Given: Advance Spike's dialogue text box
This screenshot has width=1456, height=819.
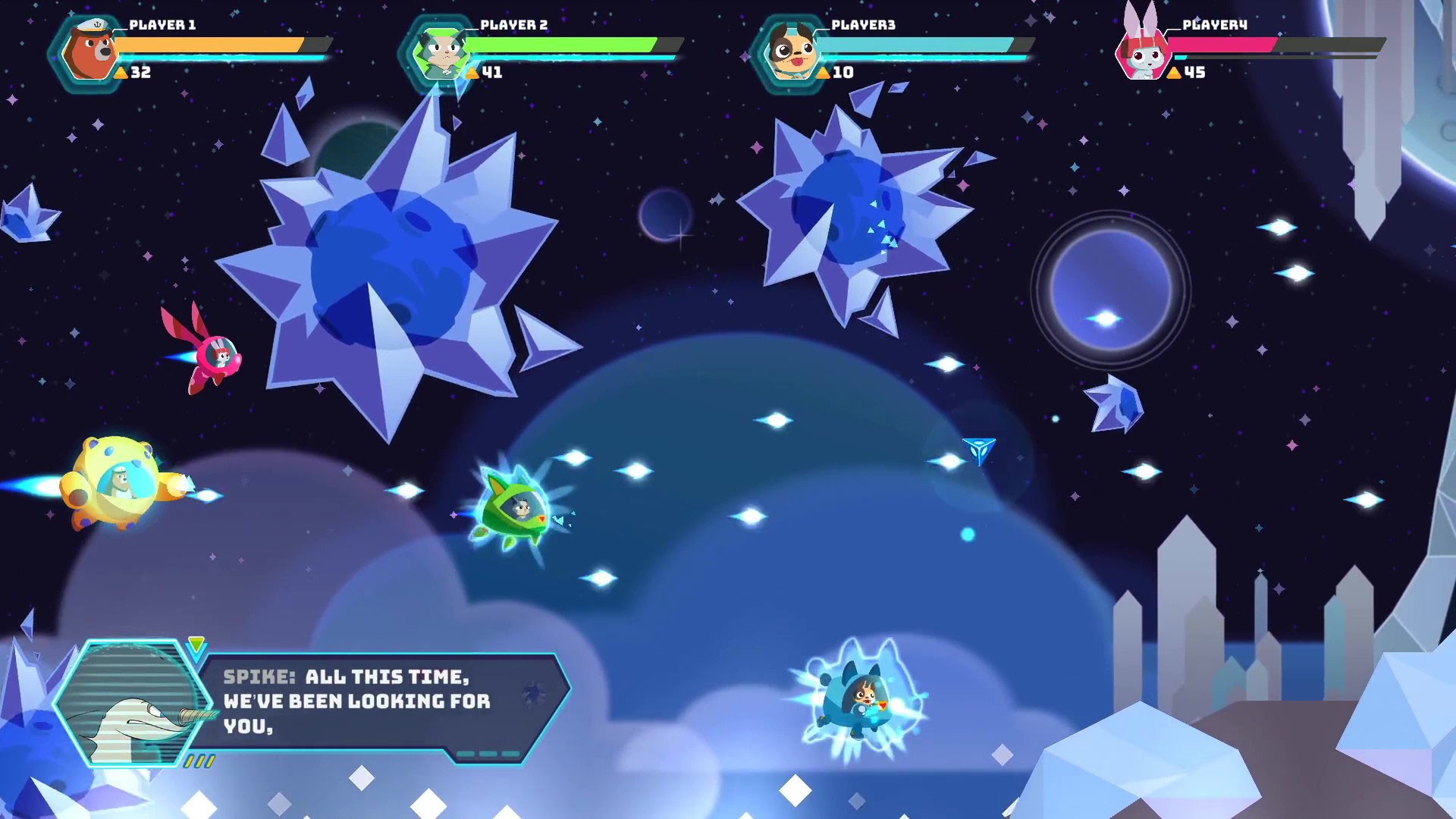Looking at the screenshot, I should point(379,702).
